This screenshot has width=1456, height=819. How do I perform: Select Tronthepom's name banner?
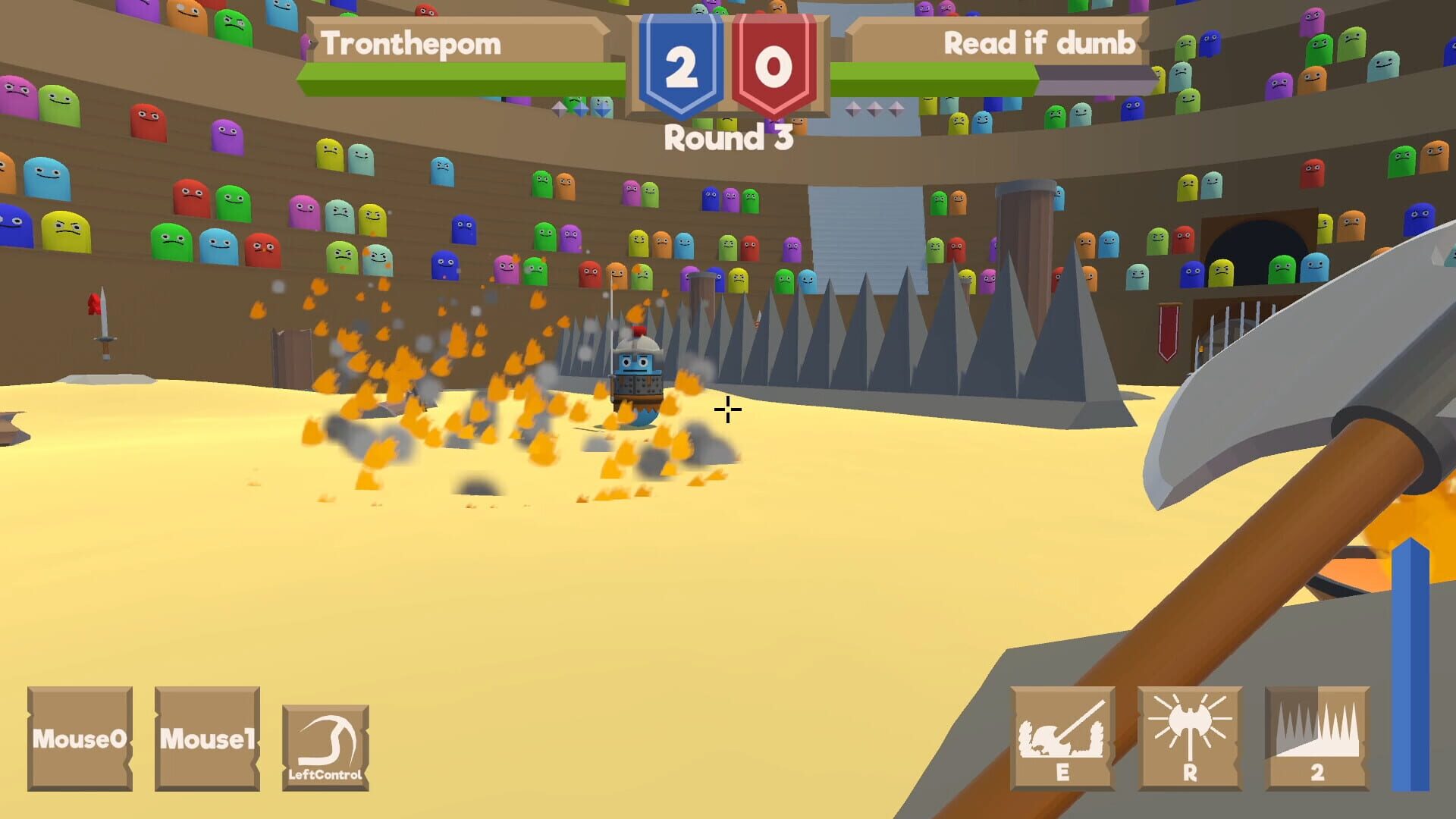click(x=413, y=43)
